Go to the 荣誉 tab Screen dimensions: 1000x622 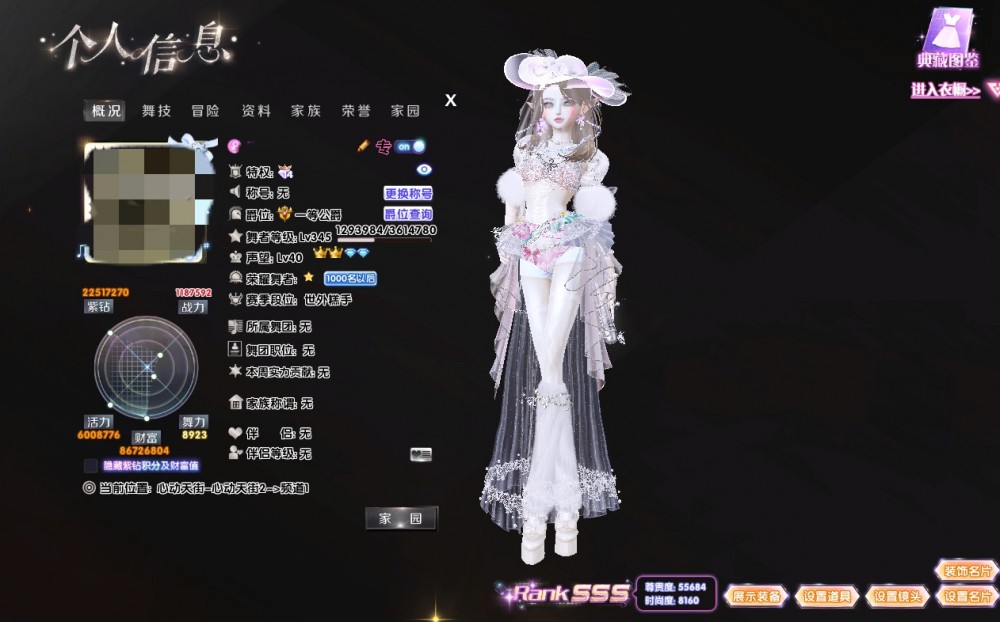(x=356, y=111)
